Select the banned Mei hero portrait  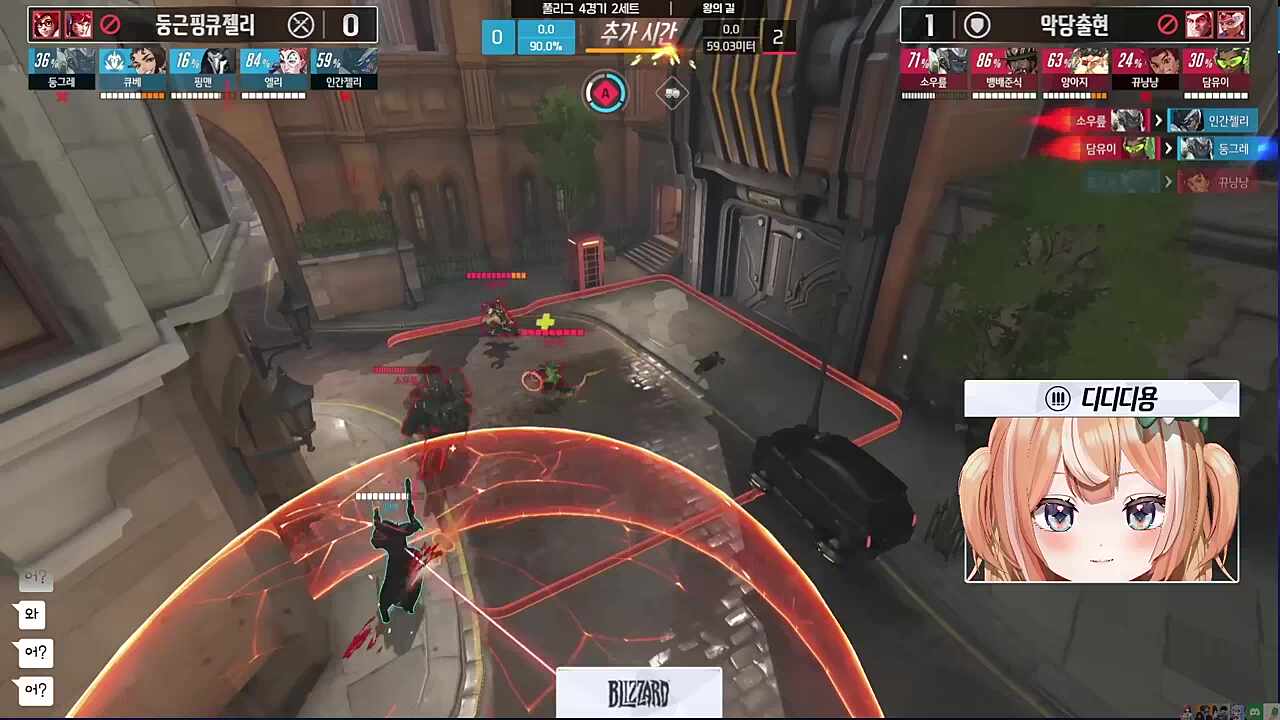coord(46,25)
